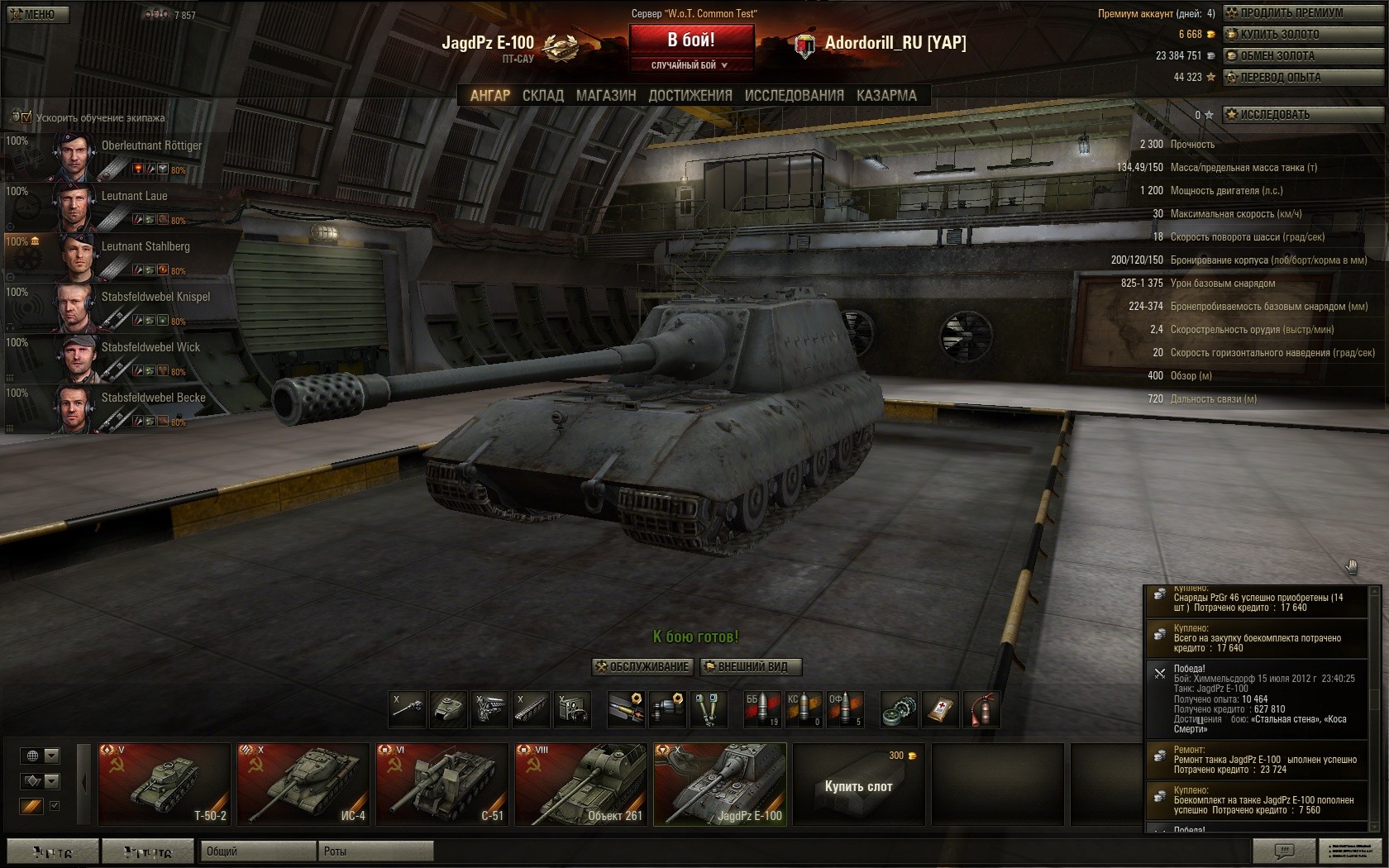Open the ВНЕШНИЙ ВИД appearance button
Screen dimensions: 1389x868
[751, 667]
